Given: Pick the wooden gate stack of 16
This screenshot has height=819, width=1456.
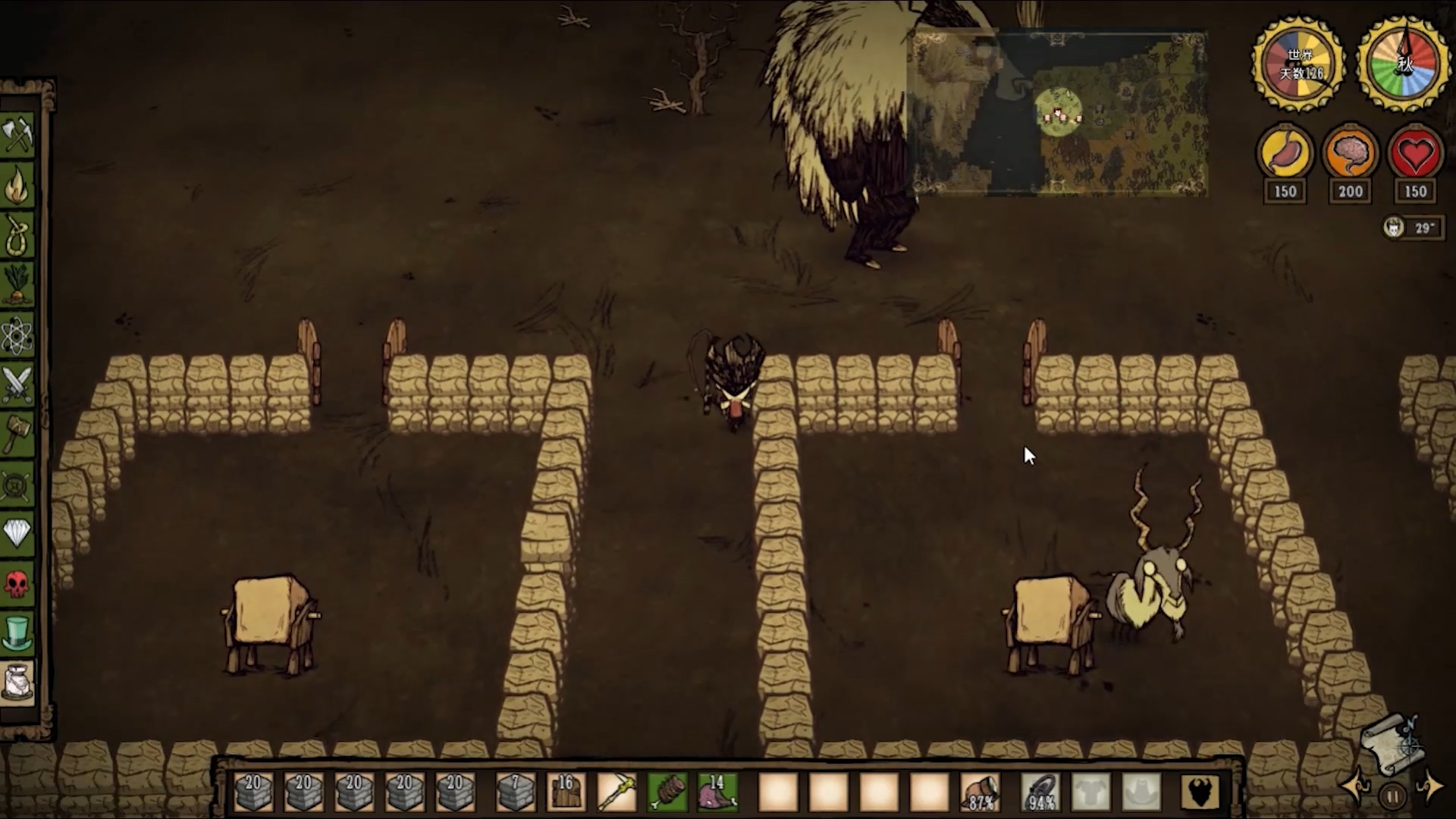Looking at the screenshot, I should click(x=566, y=792).
